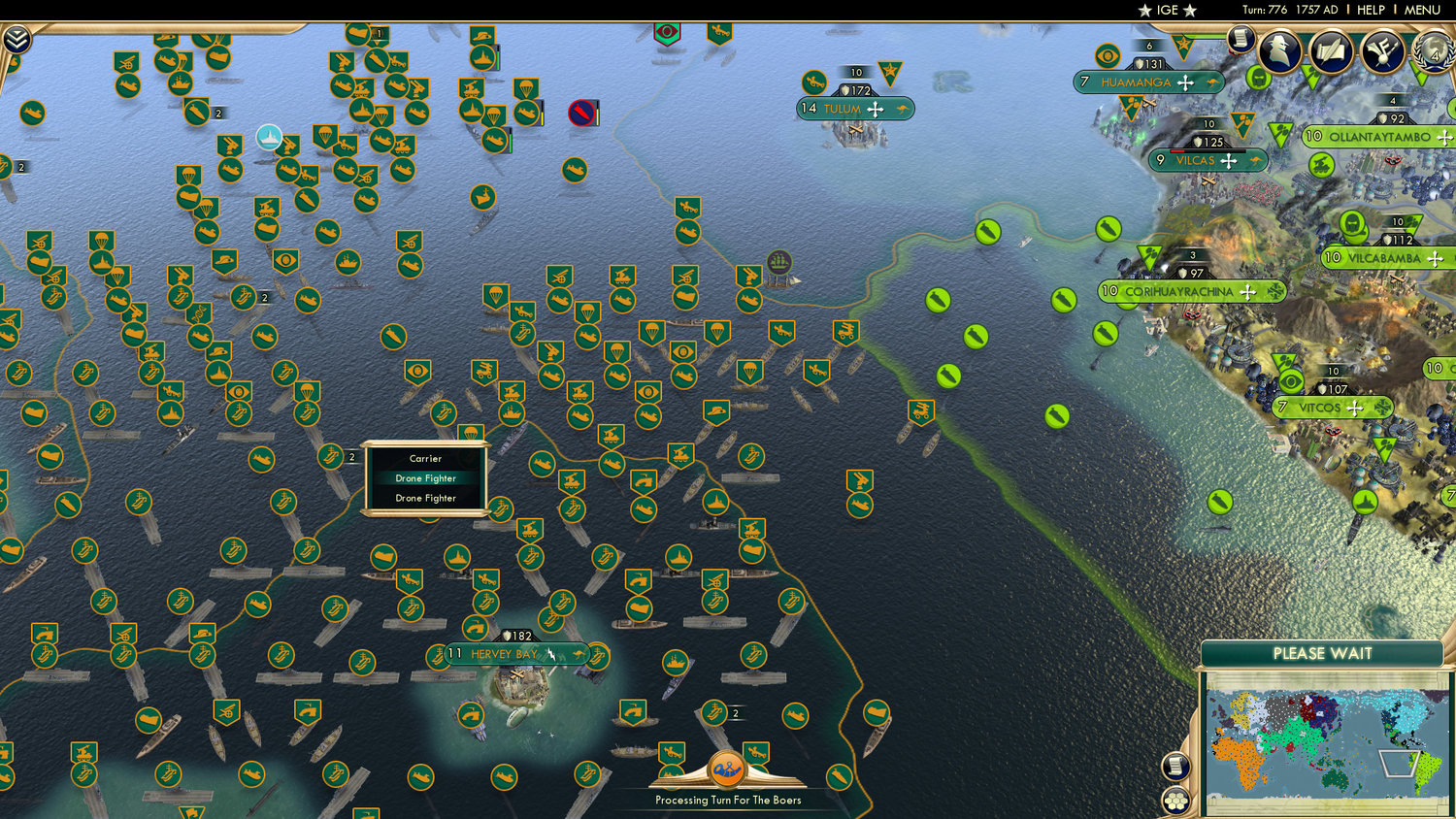Open HELP from the top bar
1456x819 pixels.
pos(1371,10)
